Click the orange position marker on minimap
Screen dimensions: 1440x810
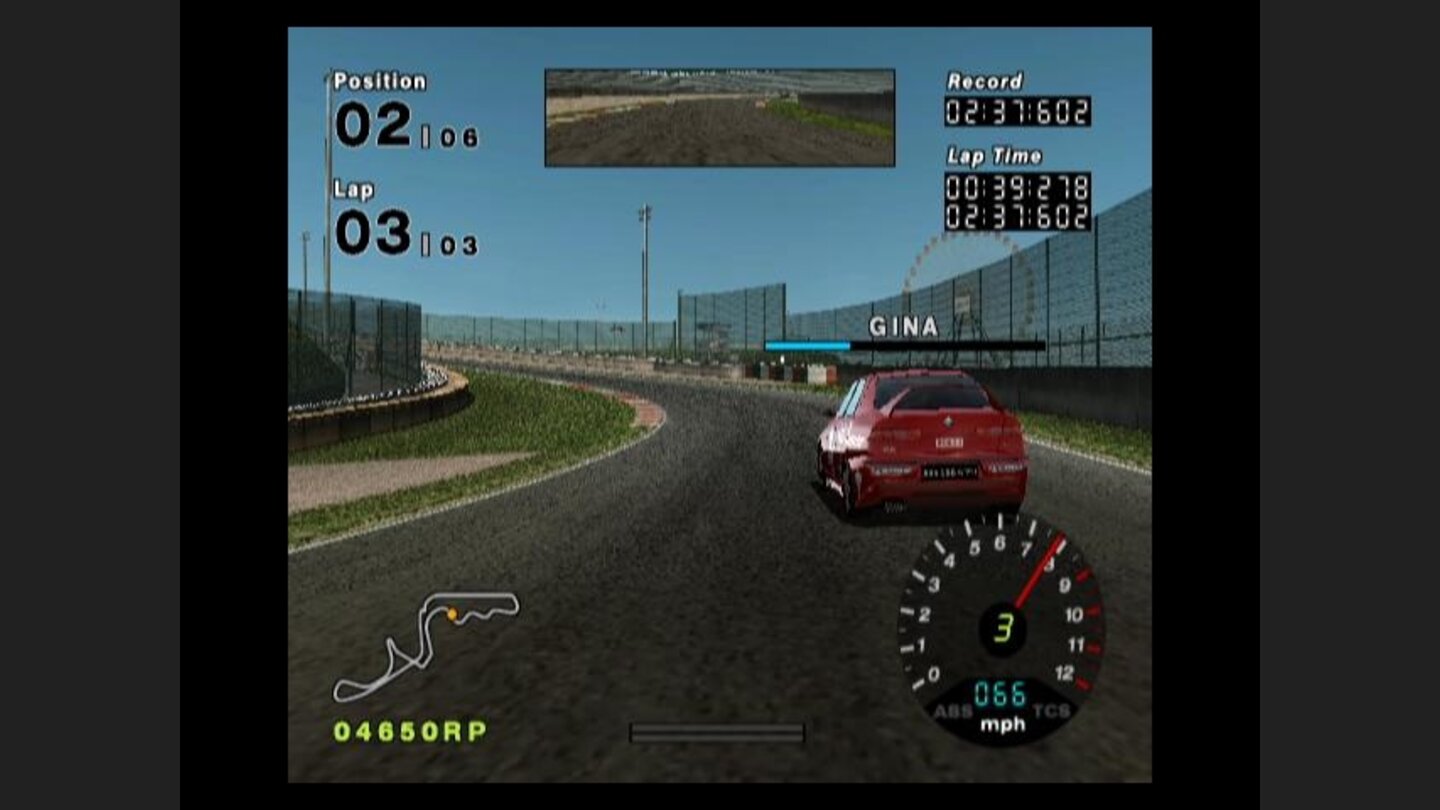pyautogui.click(x=452, y=614)
